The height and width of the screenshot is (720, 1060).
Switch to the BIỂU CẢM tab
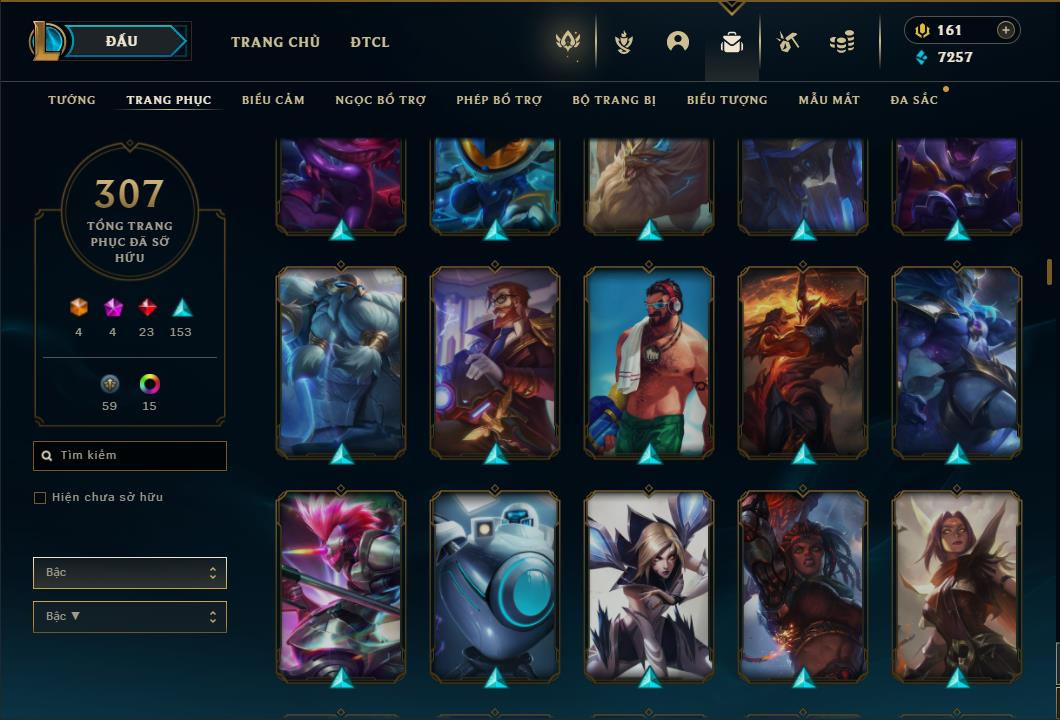click(273, 100)
